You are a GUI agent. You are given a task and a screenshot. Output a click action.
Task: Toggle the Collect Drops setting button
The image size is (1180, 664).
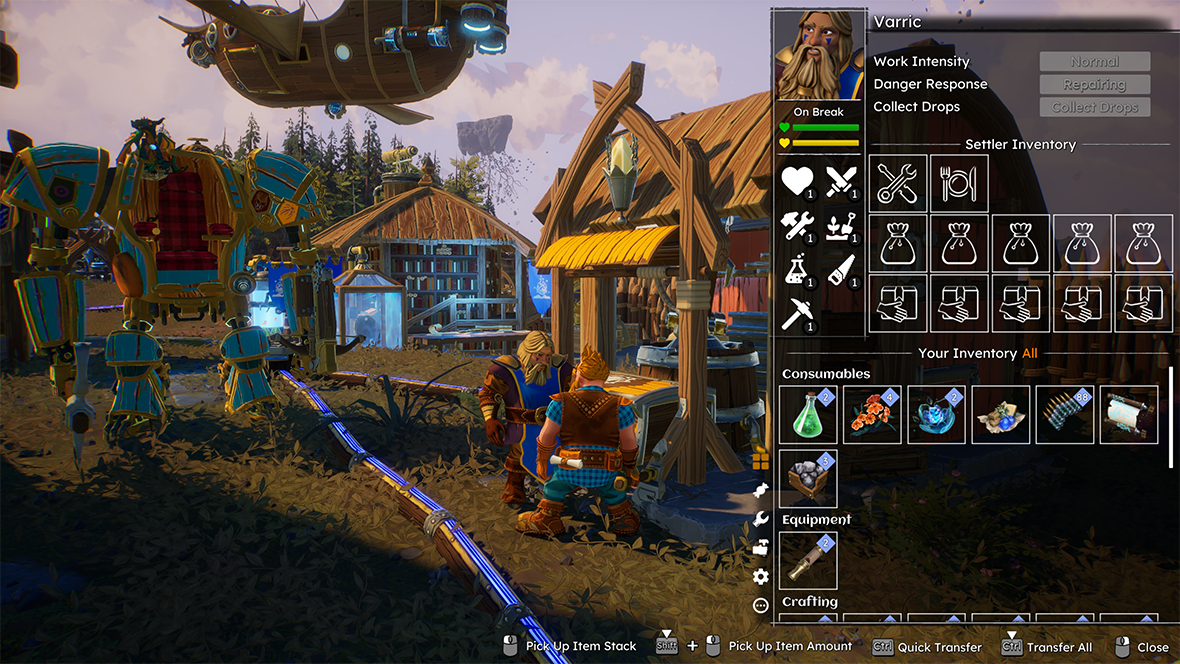point(1095,107)
